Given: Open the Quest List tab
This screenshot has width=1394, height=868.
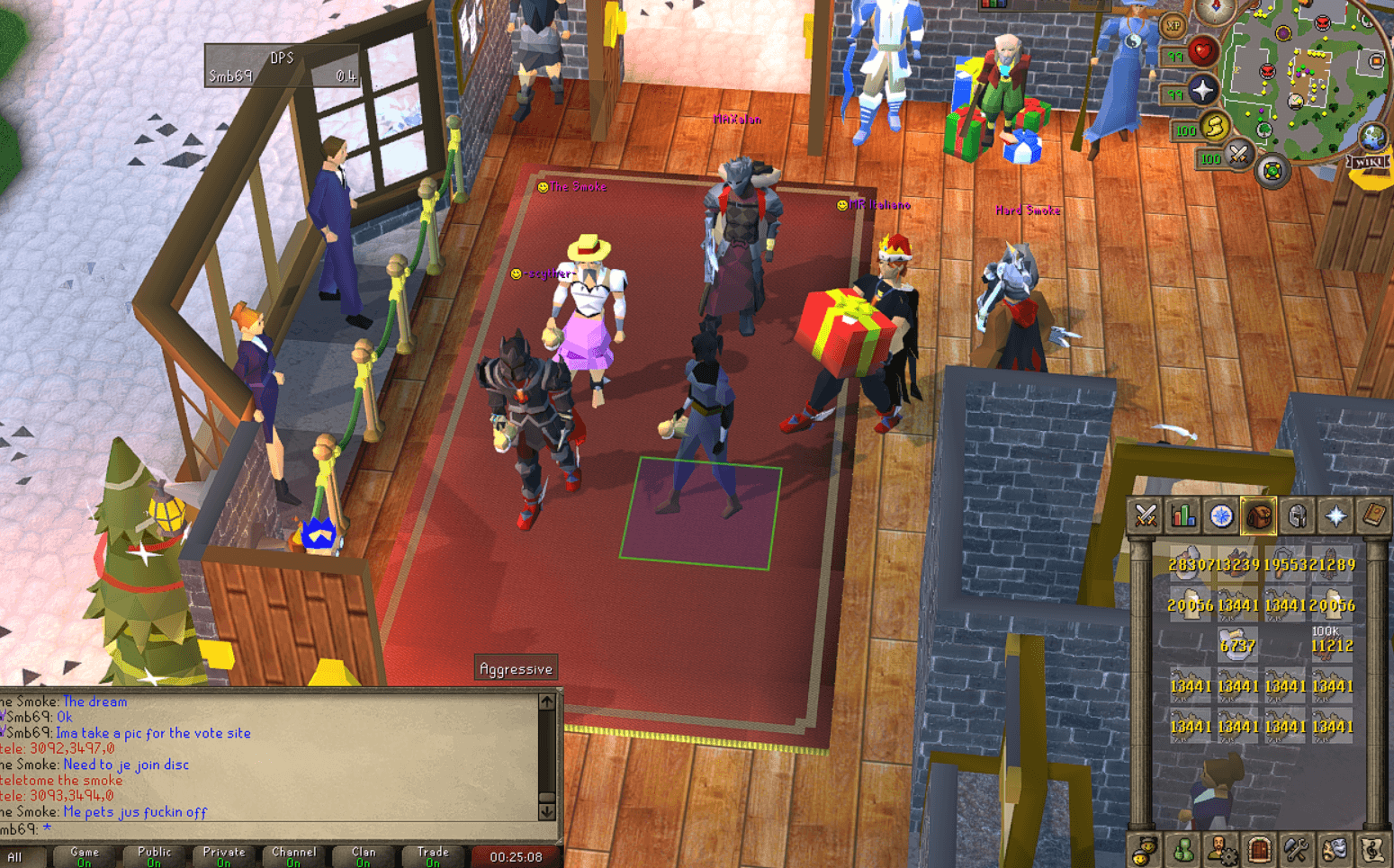Looking at the screenshot, I should pyautogui.click(x=1220, y=516).
